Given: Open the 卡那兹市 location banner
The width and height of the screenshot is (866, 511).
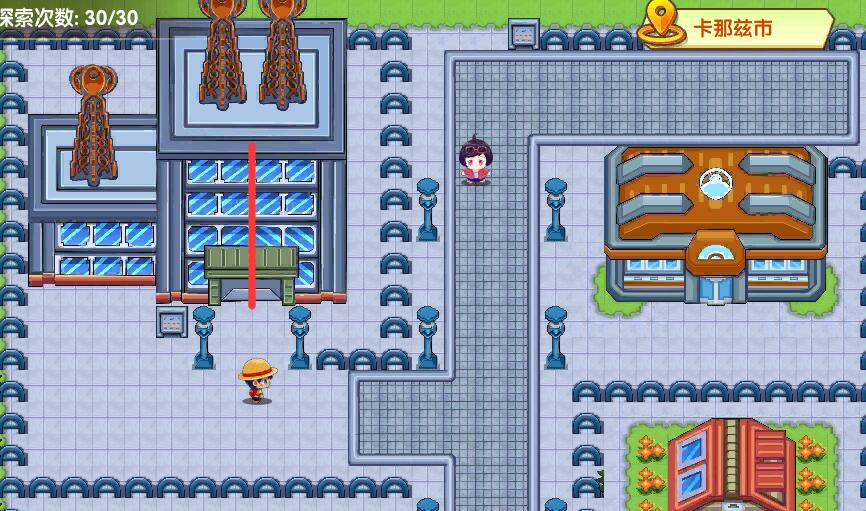Looking at the screenshot, I should click(x=735, y=28).
